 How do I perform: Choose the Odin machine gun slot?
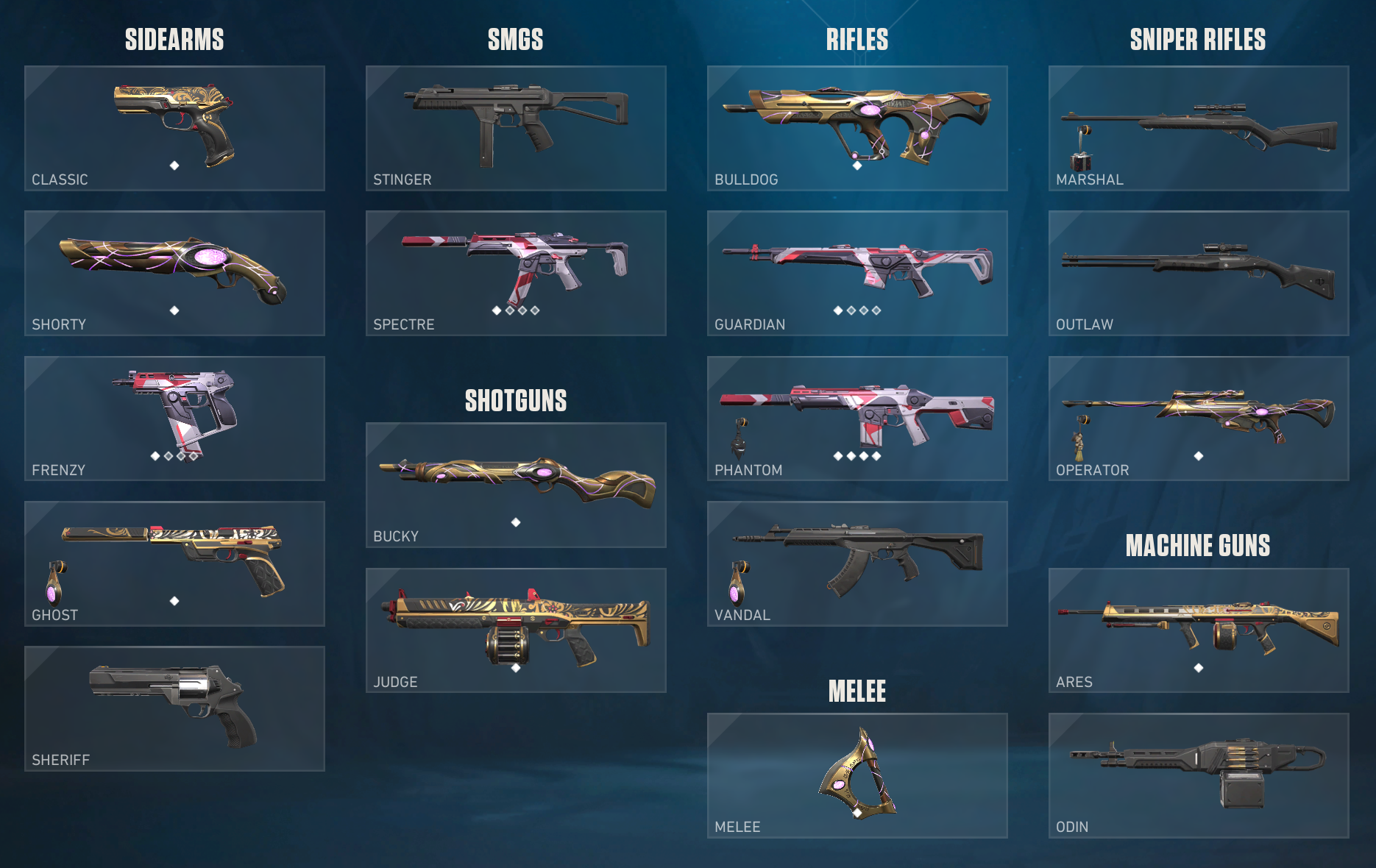pos(1199,775)
